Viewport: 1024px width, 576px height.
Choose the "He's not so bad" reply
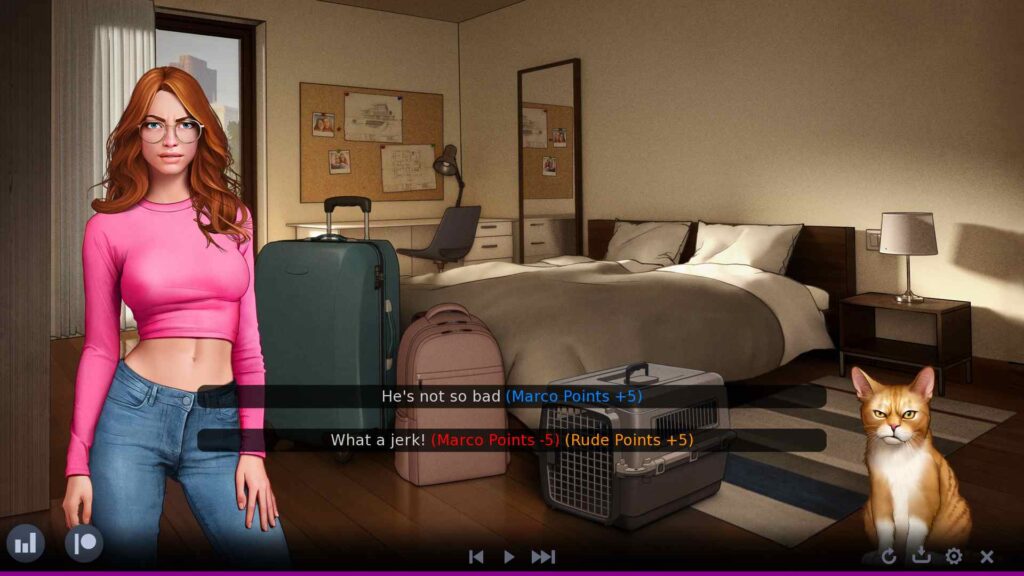click(511, 396)
